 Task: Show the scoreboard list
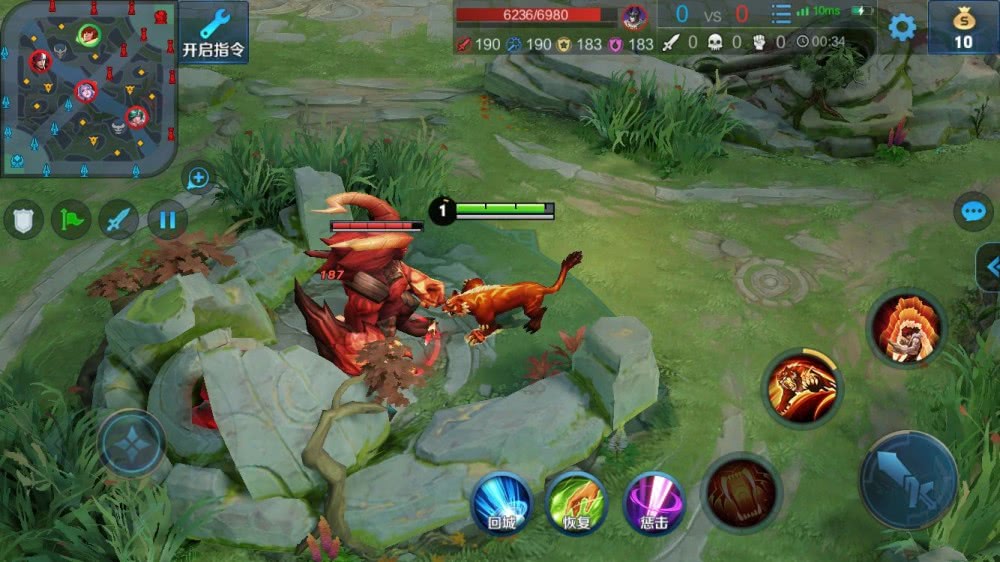(781, 15)
